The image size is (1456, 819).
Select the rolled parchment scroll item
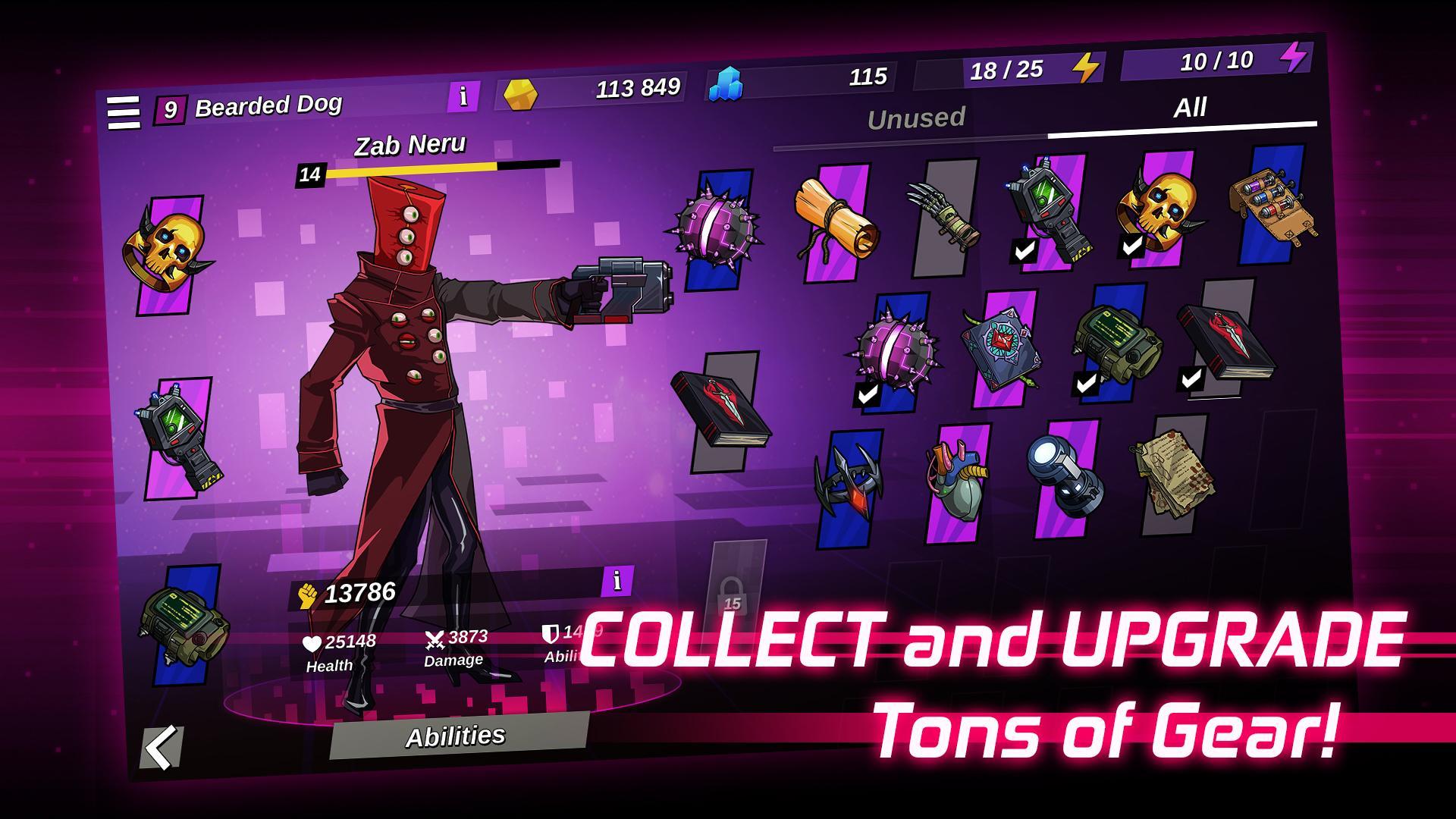[835, 221]
